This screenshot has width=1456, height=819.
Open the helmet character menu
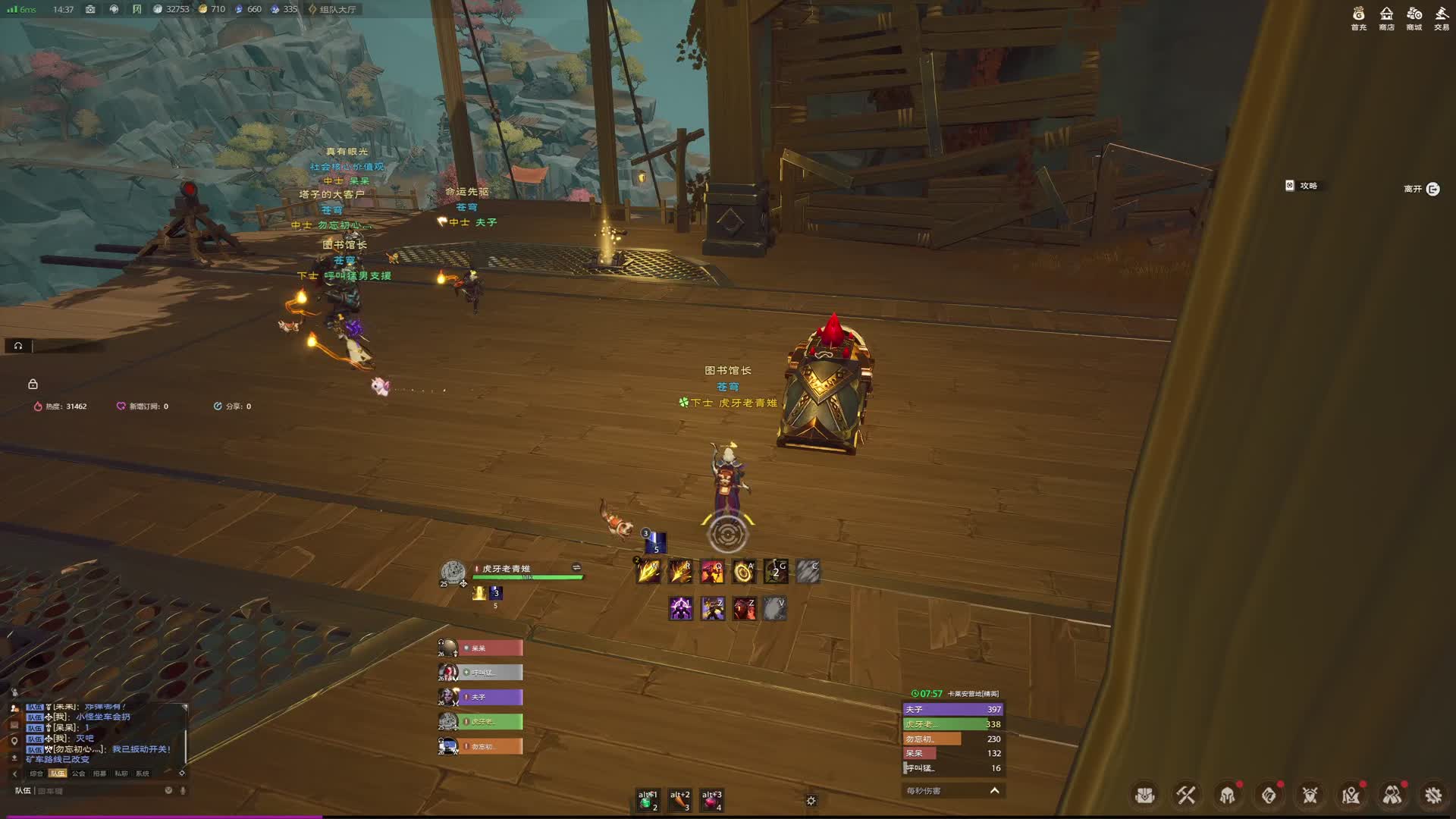[x=1227, y=795]
